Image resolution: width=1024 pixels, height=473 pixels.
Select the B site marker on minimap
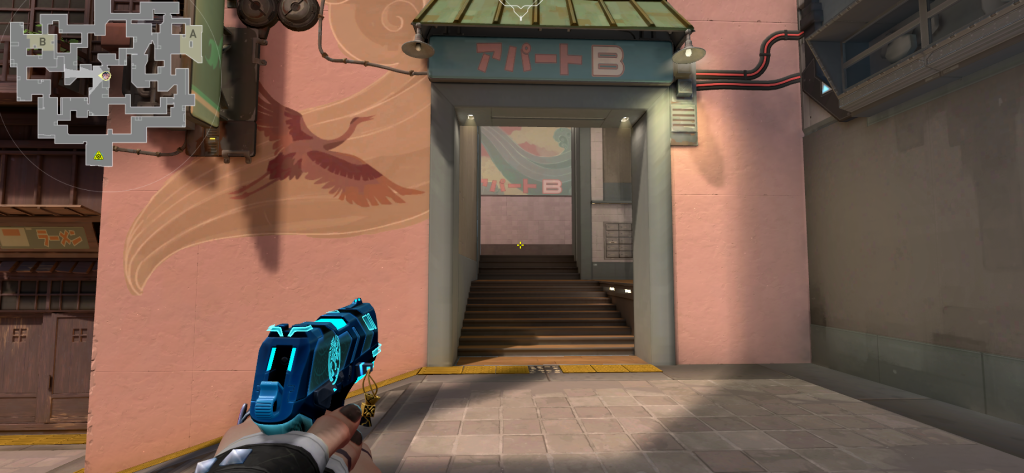[x=42, y=42]
